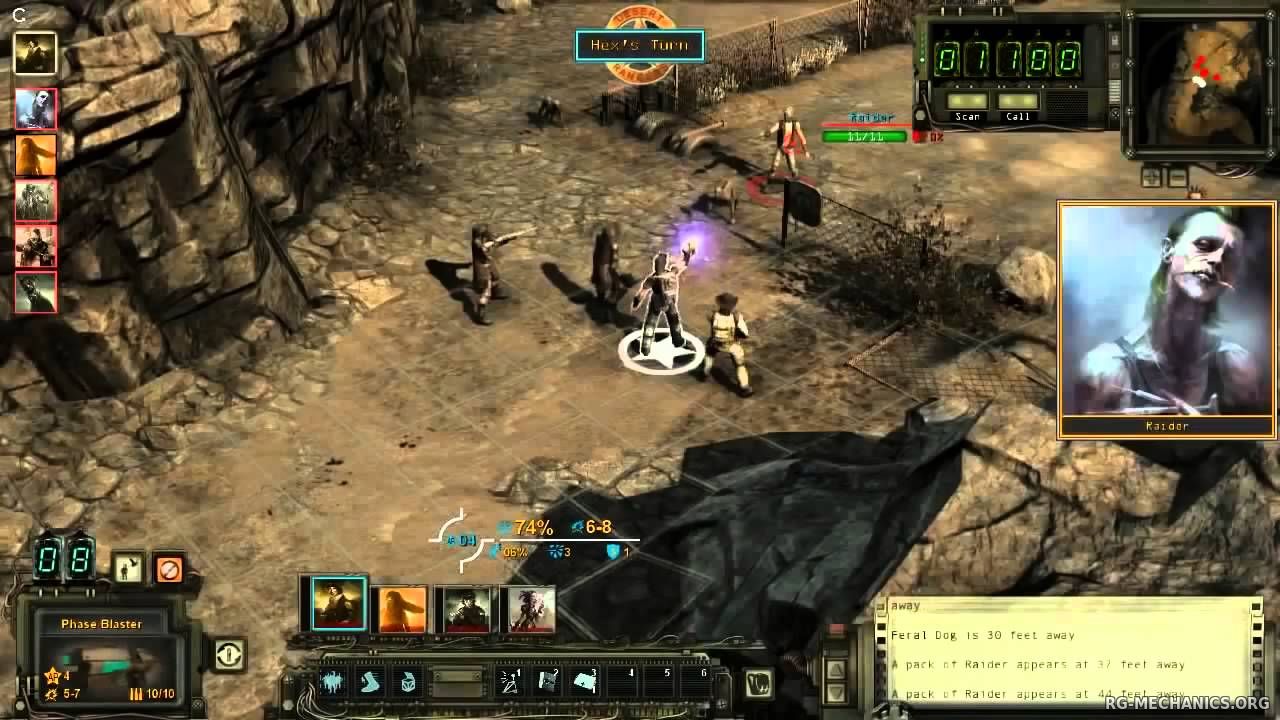Use hotbar slot 1 item
Image resolution: width=1280 pixels, height=720 pixels.
[x=511, y=681]
